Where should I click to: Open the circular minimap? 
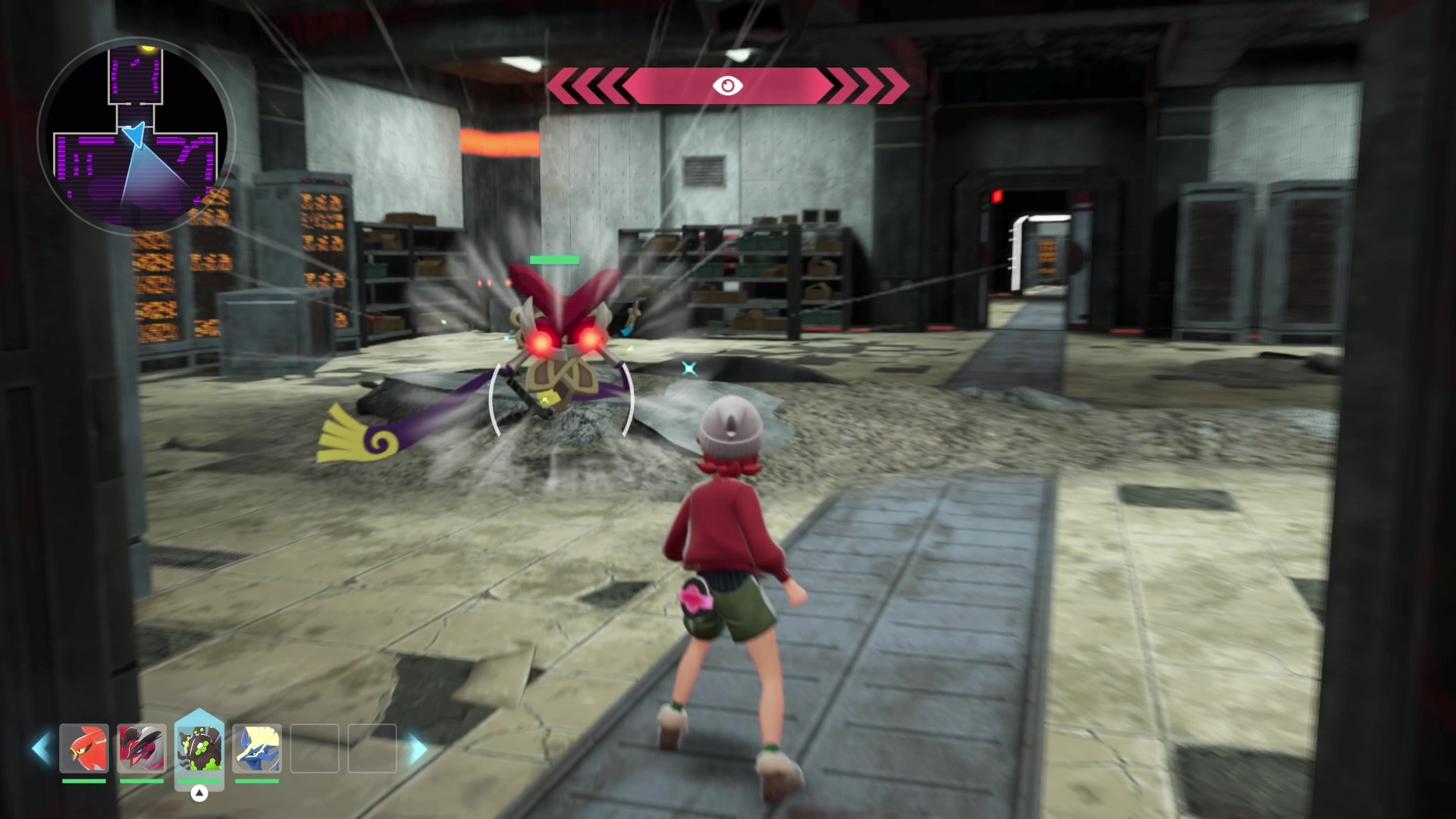136,136
